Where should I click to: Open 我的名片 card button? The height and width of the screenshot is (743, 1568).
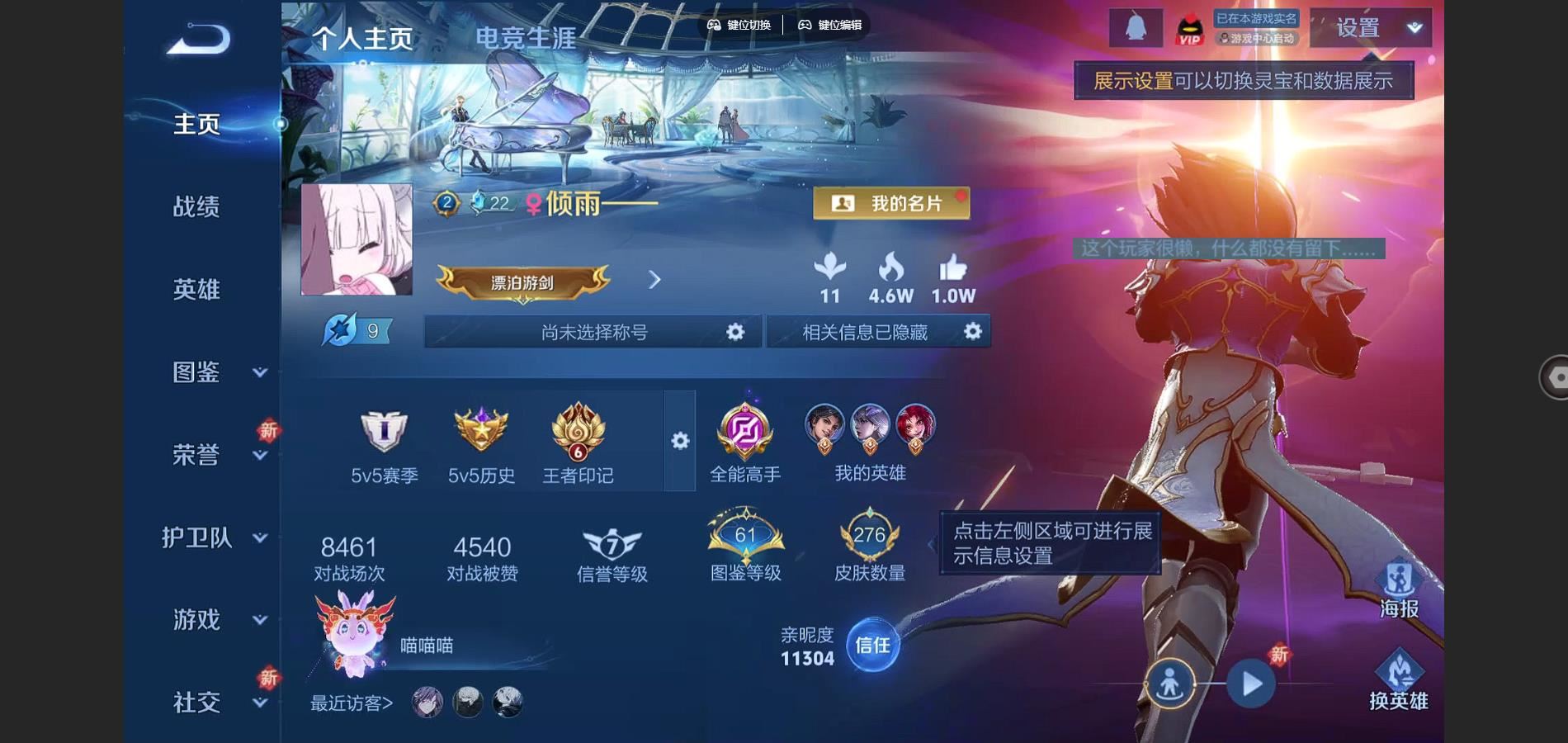tap(891, 203)
